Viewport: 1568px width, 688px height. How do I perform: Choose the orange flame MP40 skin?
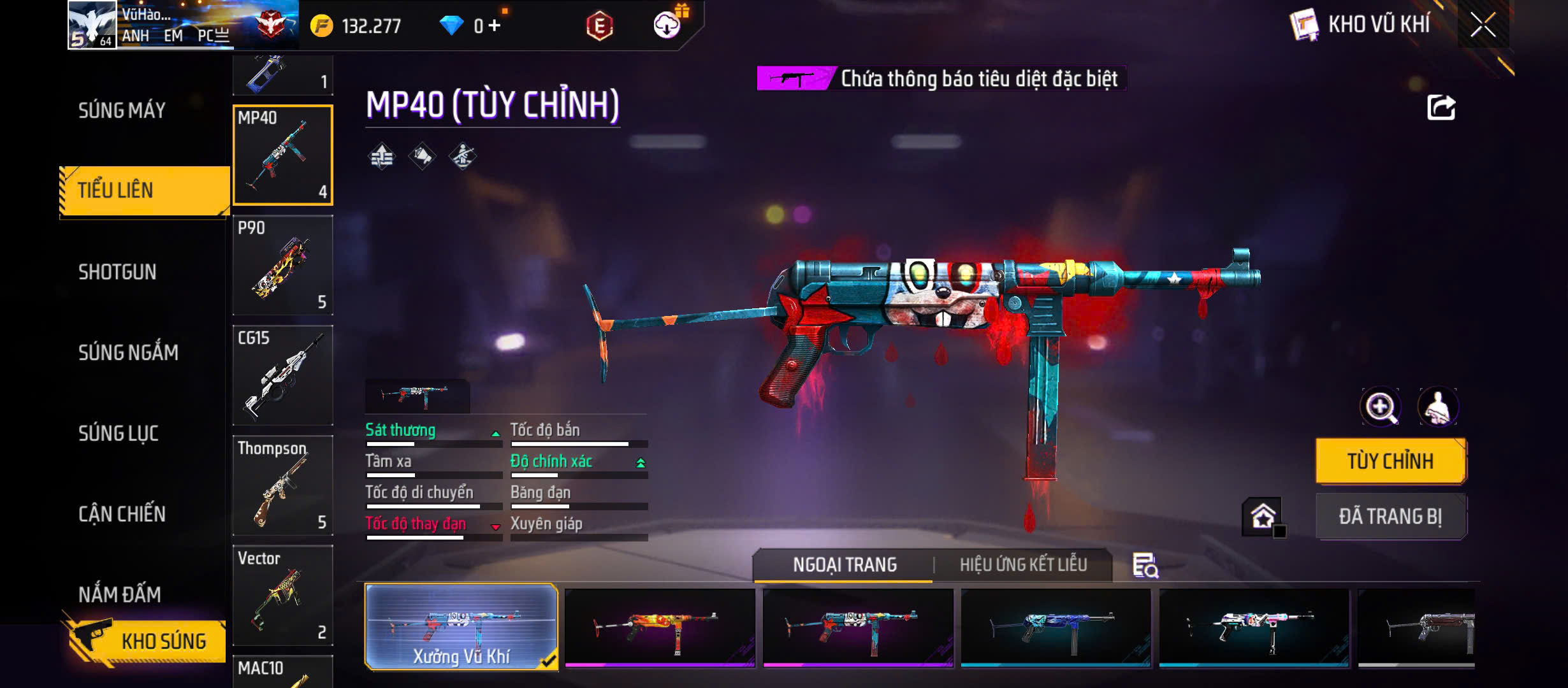(x=660, y=627)
